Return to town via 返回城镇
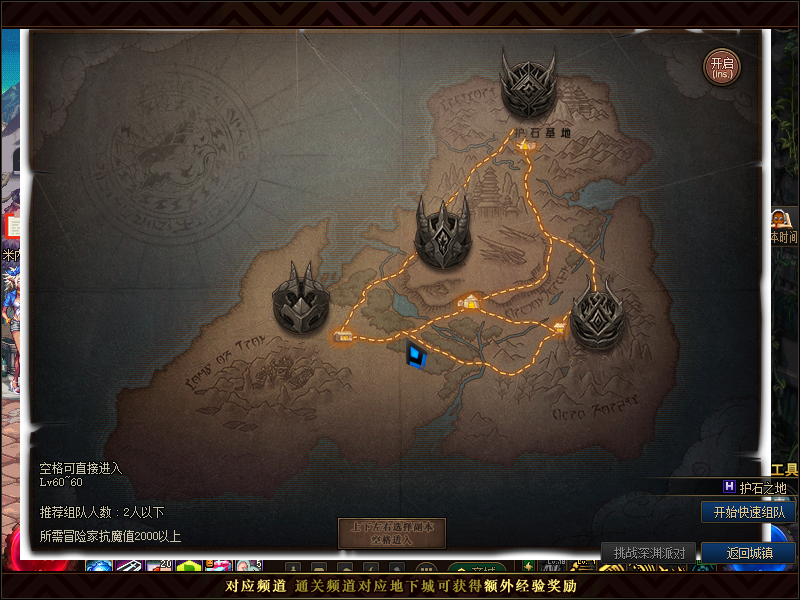The height and width of the screenshot is (600, 800). click(748, 553)
